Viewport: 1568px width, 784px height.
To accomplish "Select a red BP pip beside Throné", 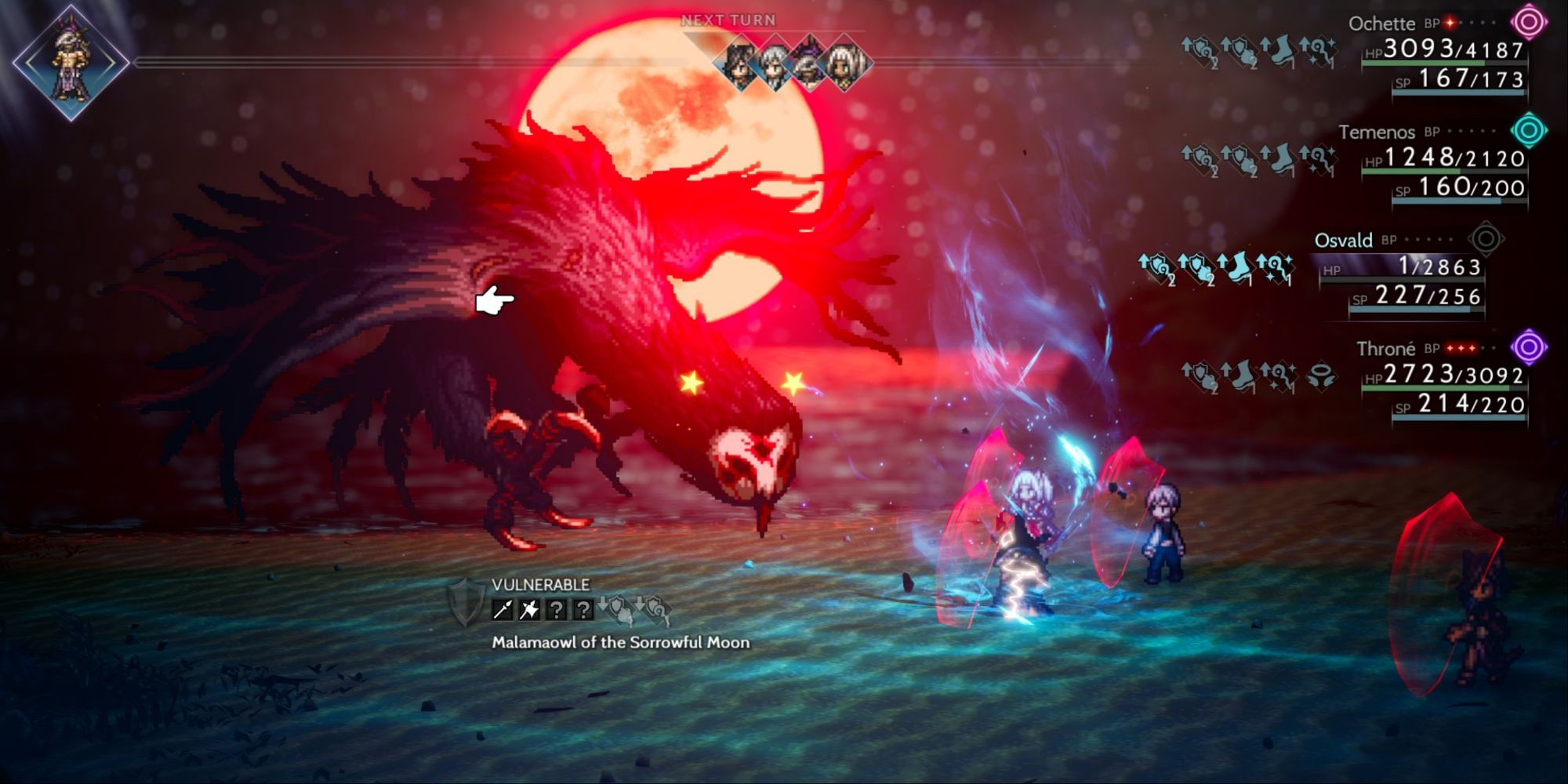I will [1461, 349].
